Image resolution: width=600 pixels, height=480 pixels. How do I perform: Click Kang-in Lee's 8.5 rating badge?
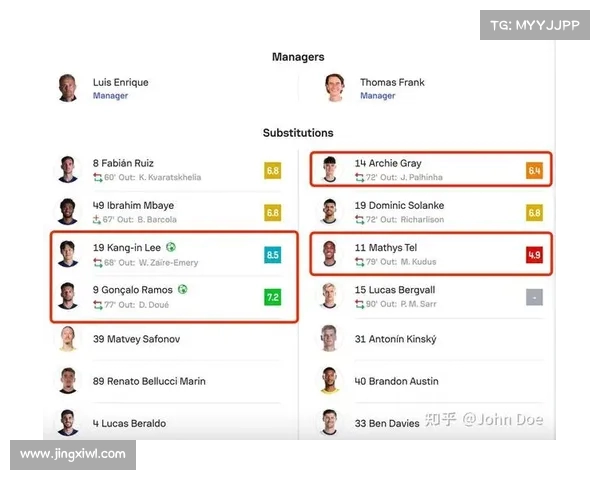[272, 255]
